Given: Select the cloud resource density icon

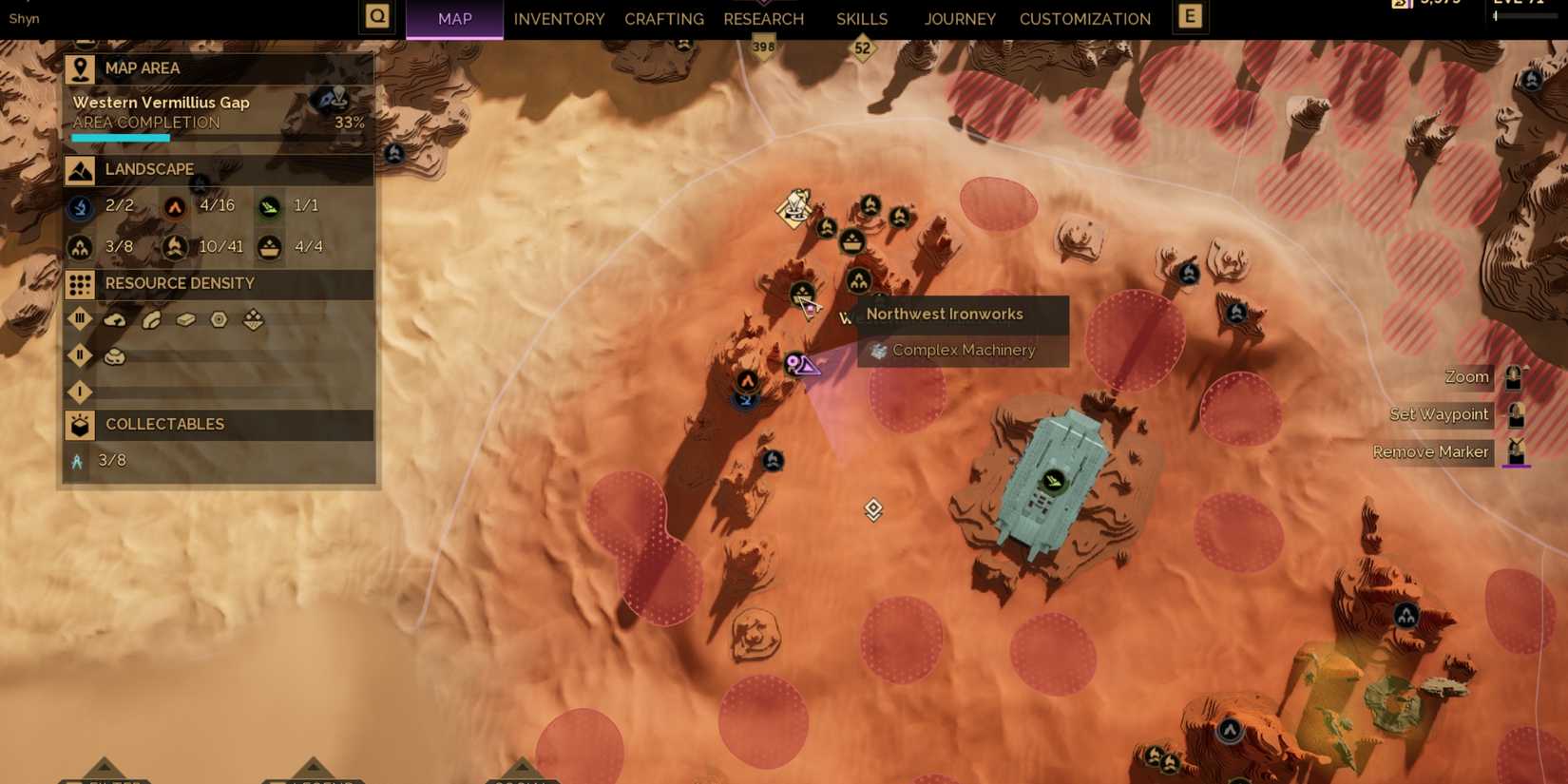Looking at the screenshot, I should click(x=115, y=319).
